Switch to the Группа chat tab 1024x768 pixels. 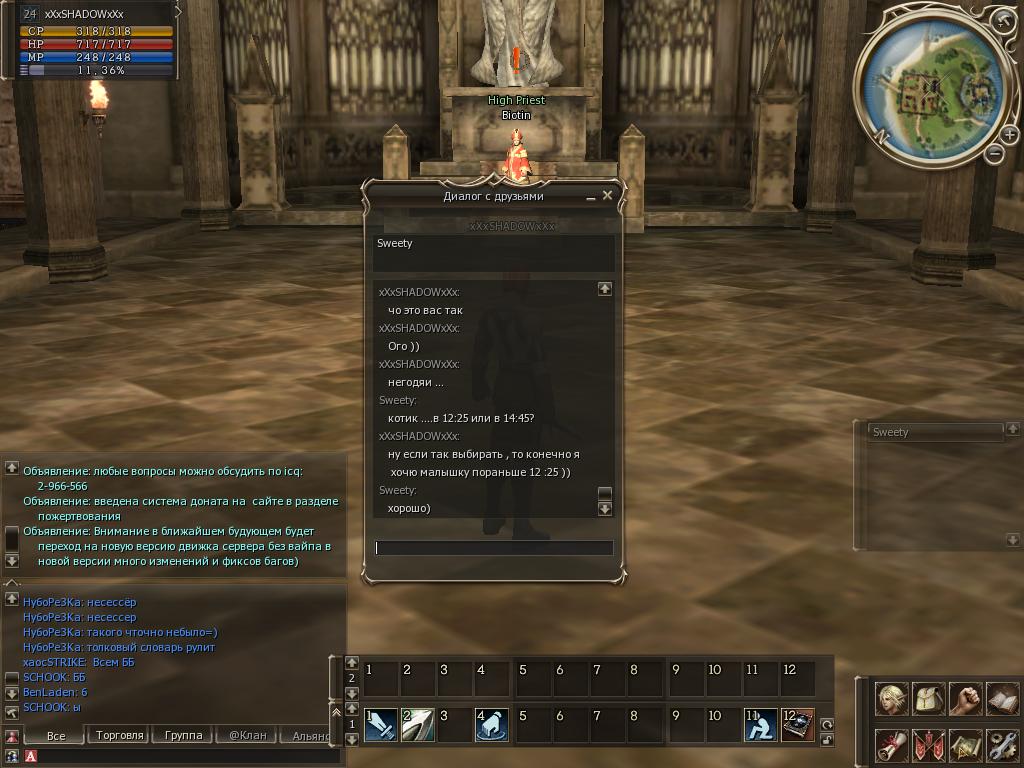(x=183, y=735)
